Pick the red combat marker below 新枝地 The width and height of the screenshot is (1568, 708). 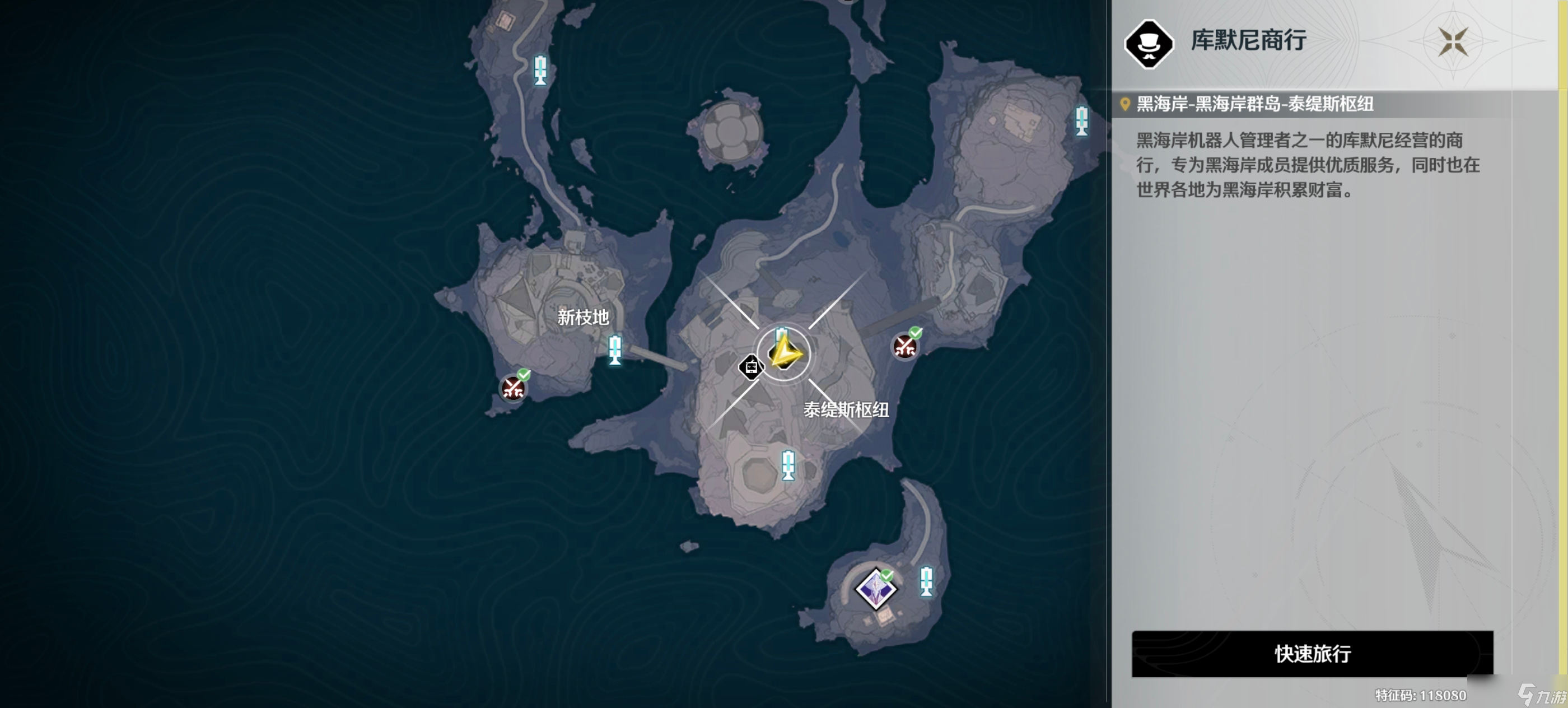(x=513, y=387)
